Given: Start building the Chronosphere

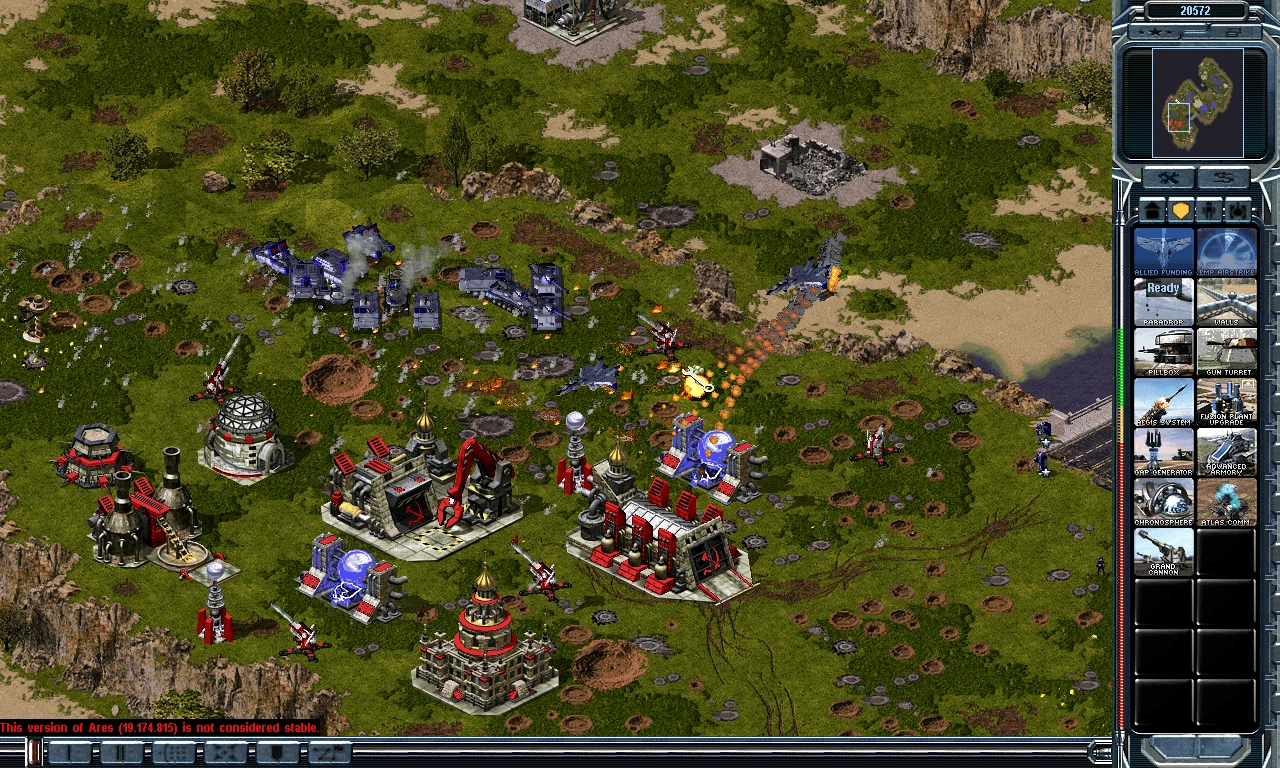Looking at the screenshot, I should [x=1163, y=502].
